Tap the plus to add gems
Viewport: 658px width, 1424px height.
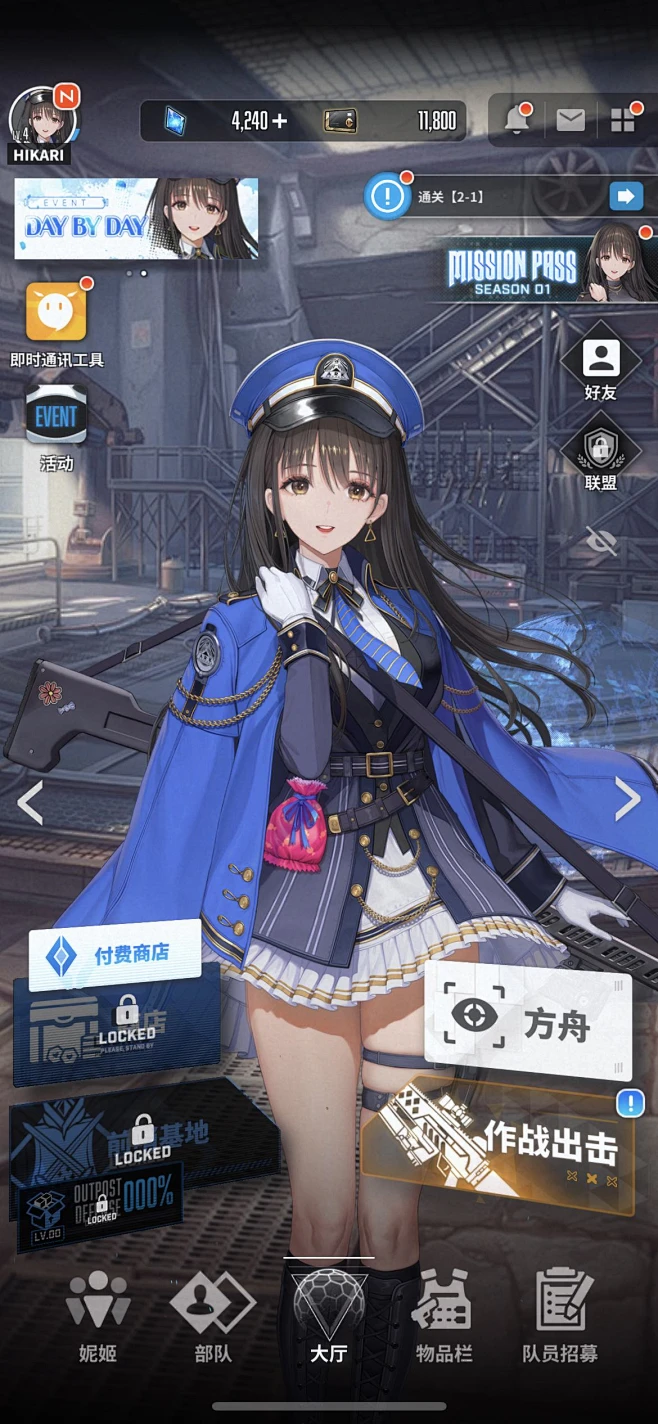pyautogui.click(x=279, y=122)
